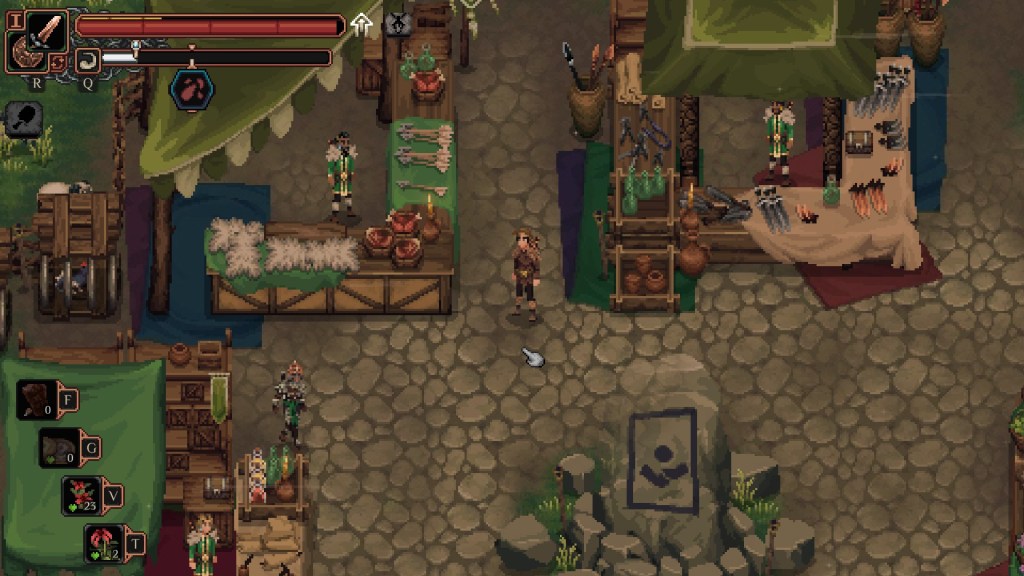Viewport: 1024px width, 576px height.
Task: Use the red mushroom plant with 2 count
Action: [x=103, y=542]
